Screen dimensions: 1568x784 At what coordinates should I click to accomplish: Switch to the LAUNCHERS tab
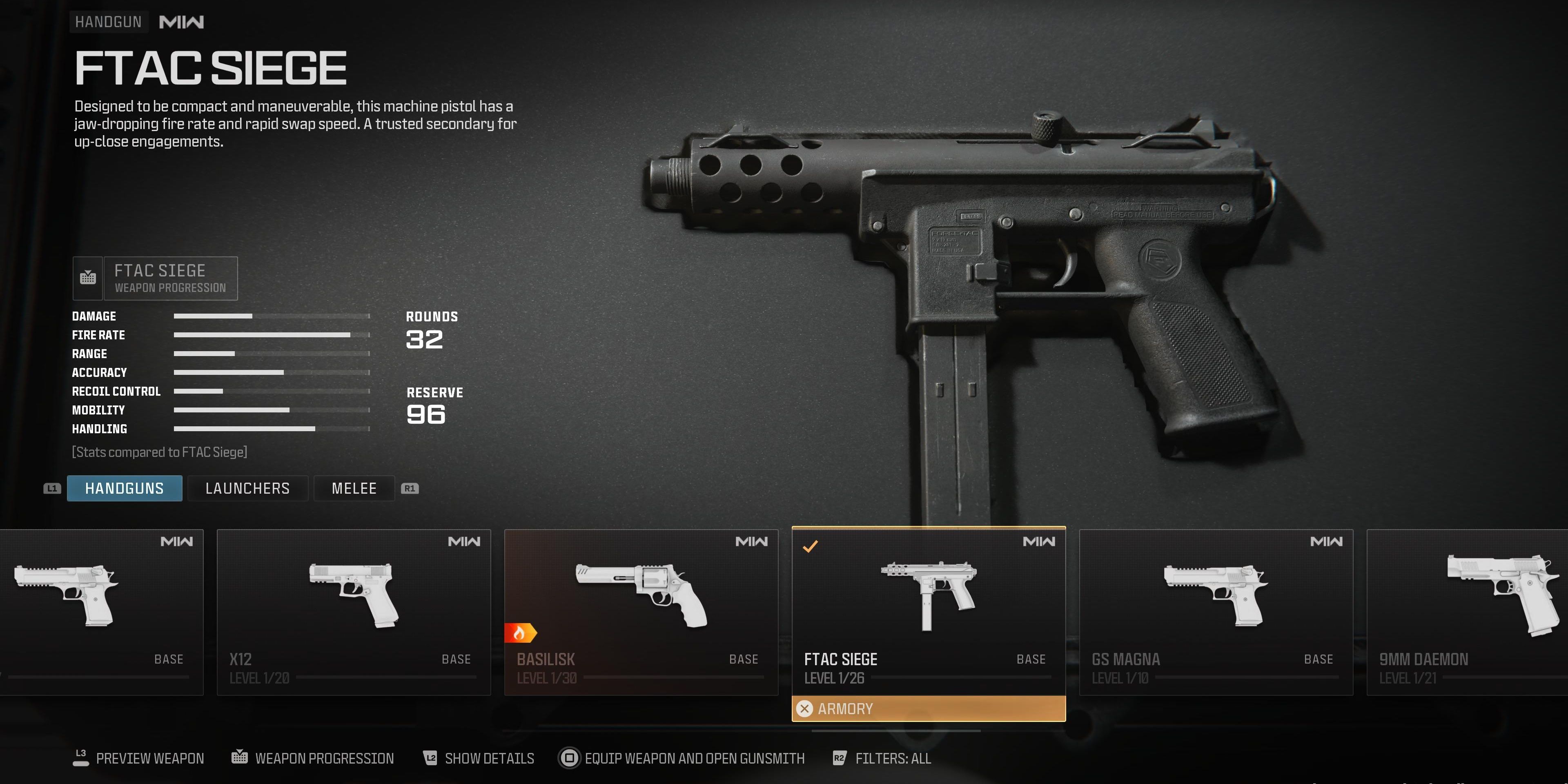tap(248, 488)
